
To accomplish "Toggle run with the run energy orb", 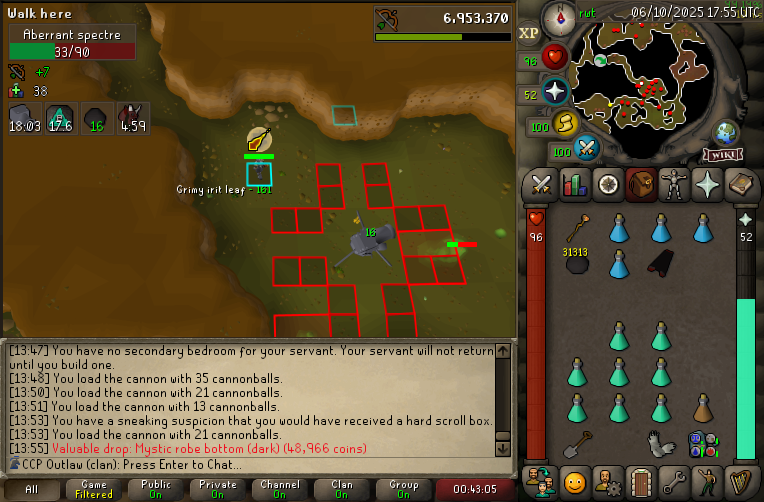I will [565, 123].
